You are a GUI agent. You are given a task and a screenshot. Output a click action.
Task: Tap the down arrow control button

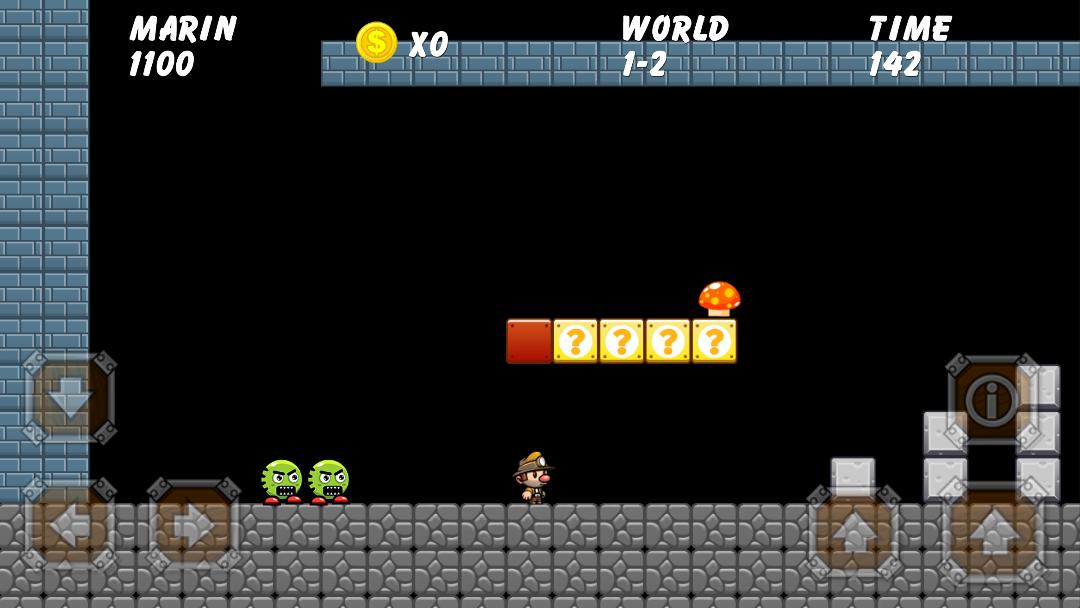69,398
